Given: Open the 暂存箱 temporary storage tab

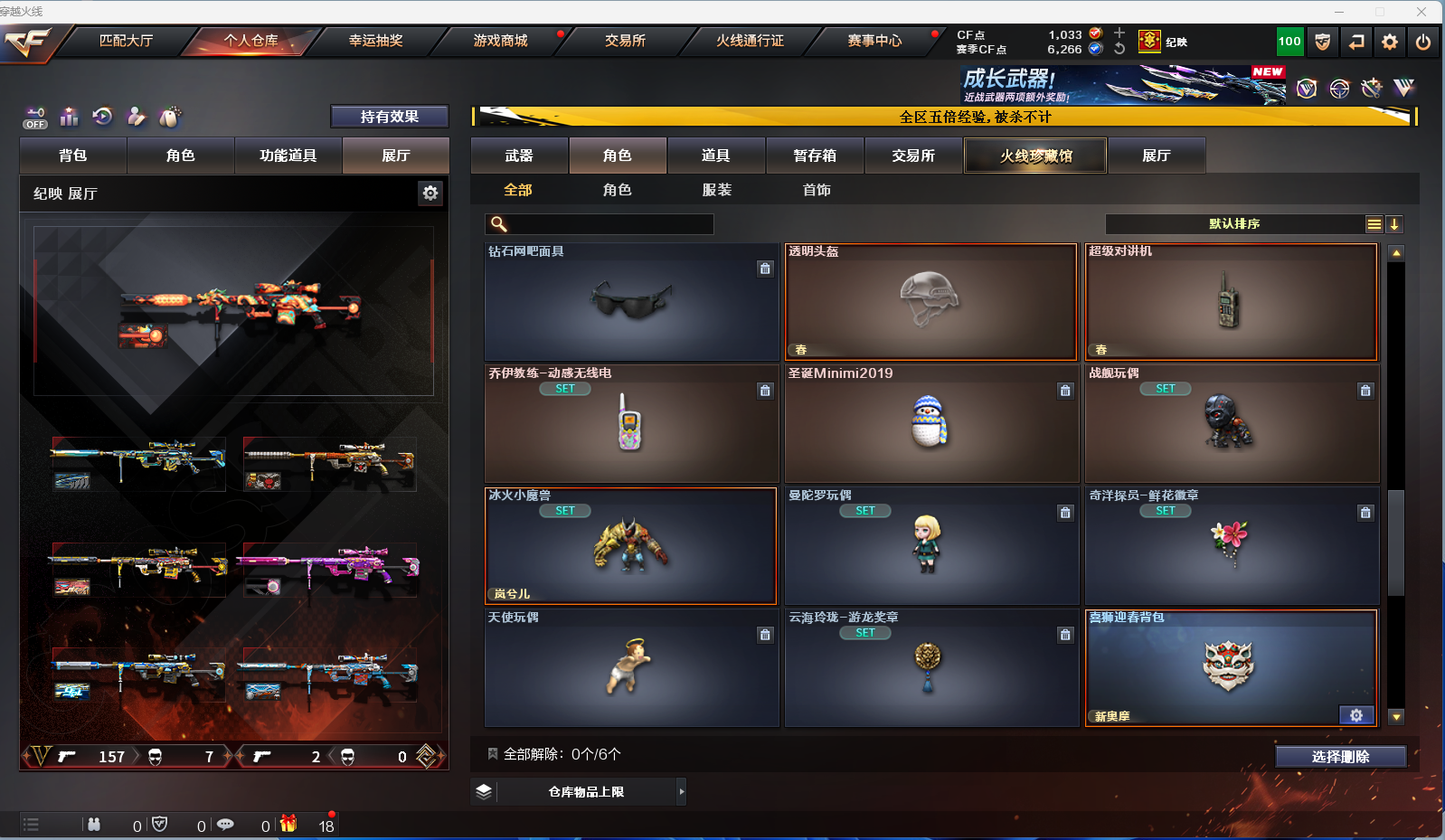Looking at the screenshot, I should (814, 156).
